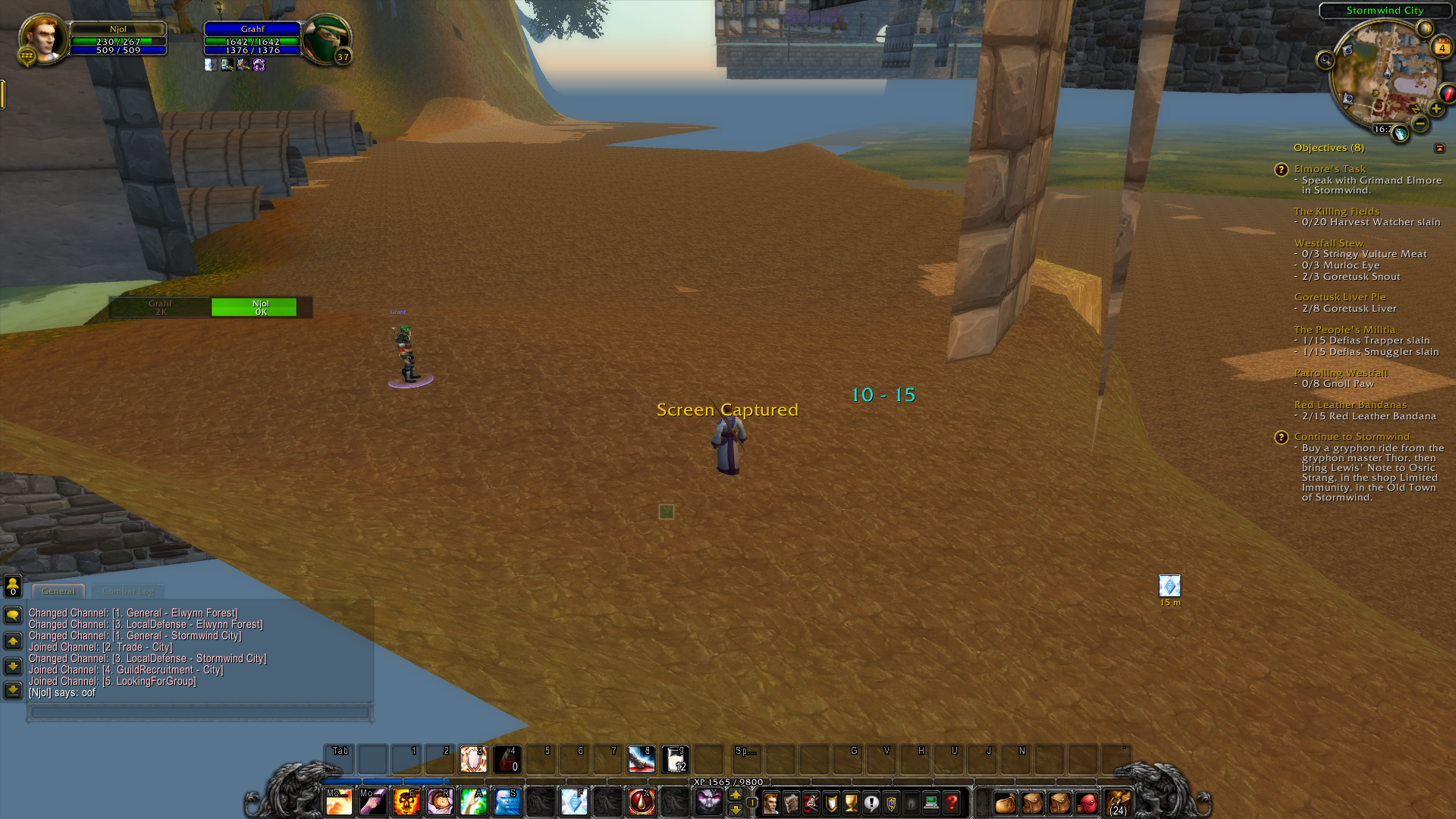Screen dimensions: 1456x819
Task: Collapse the Objectives tracker
Action: 1440,148
